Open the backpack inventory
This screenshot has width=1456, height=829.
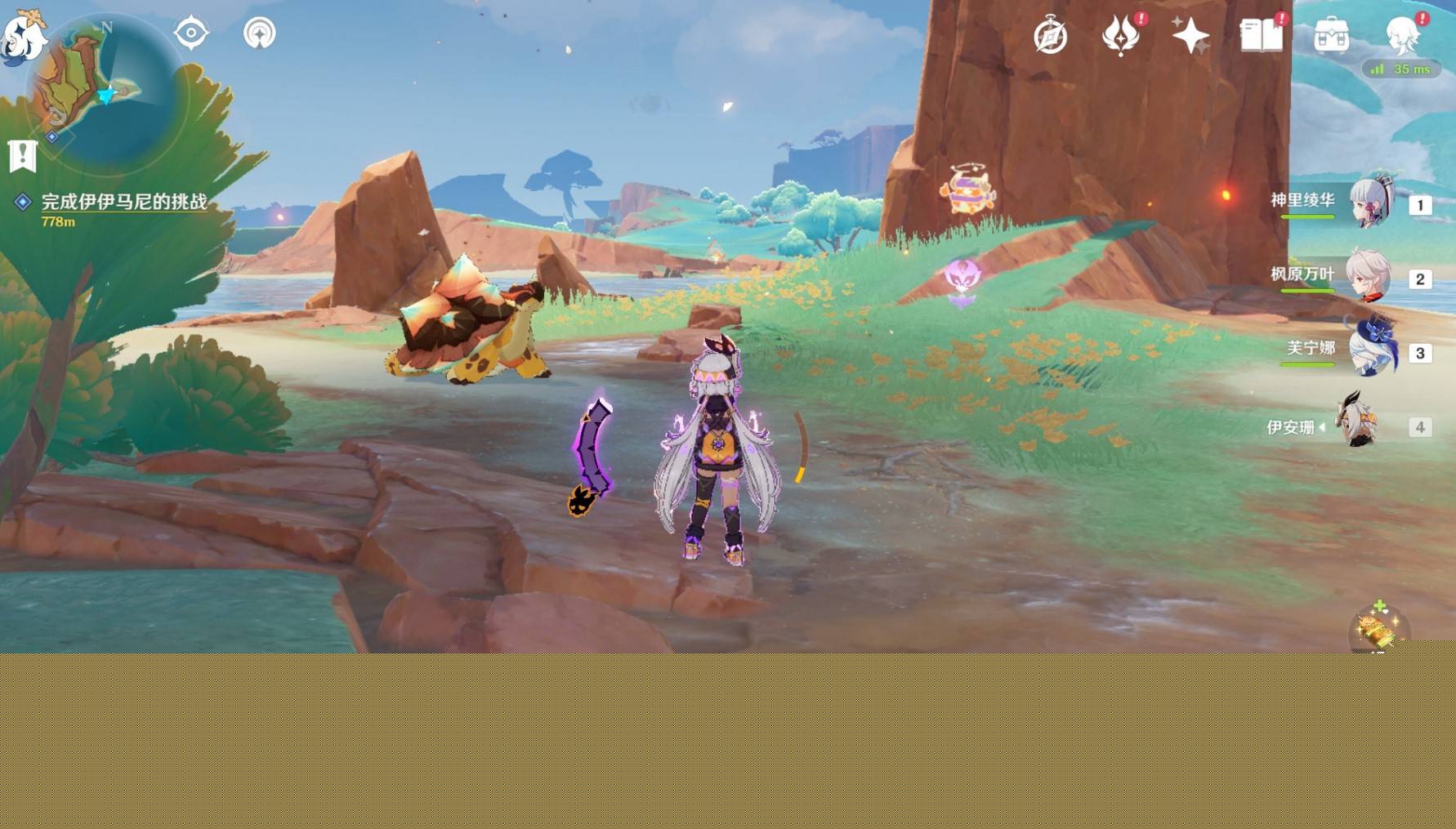coord(1331,36)
